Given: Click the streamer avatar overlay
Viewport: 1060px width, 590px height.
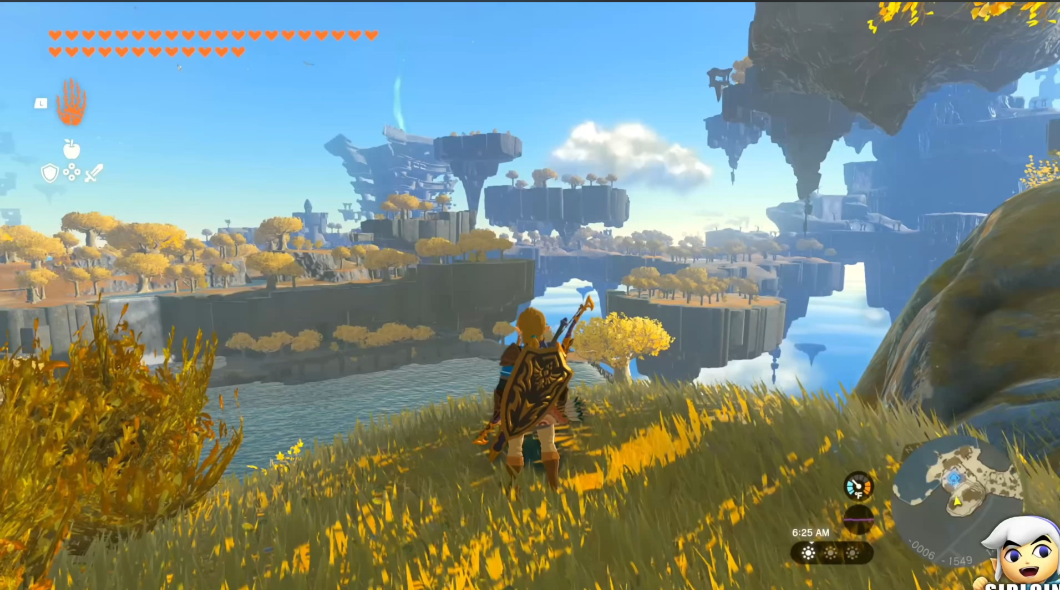Looking at the screenshot, I should pos(1022,553).
